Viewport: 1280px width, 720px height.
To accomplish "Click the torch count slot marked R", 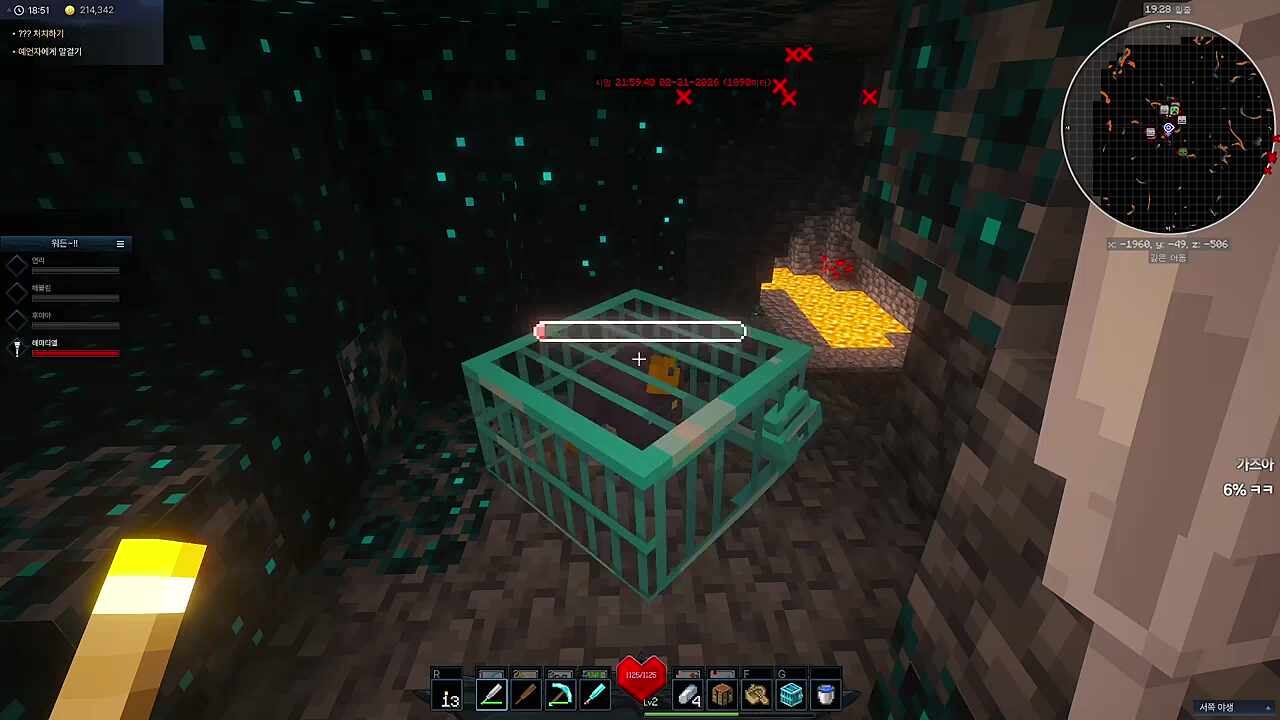I will (450, 694).
